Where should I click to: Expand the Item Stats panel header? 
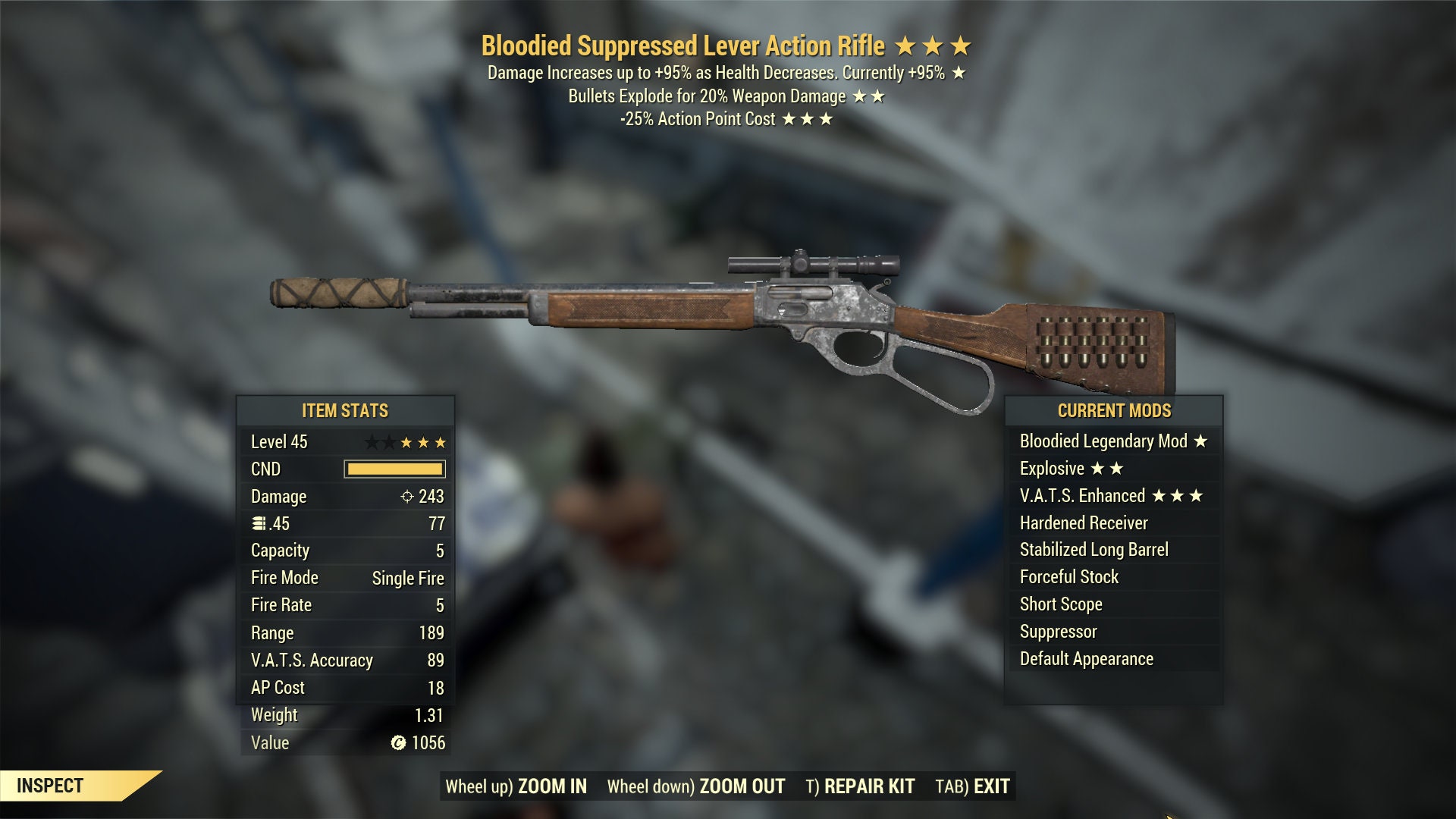345,411
